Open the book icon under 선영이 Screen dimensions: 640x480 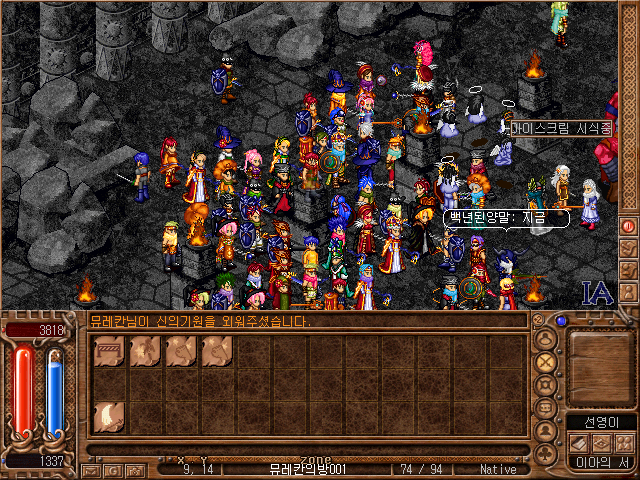578,442
